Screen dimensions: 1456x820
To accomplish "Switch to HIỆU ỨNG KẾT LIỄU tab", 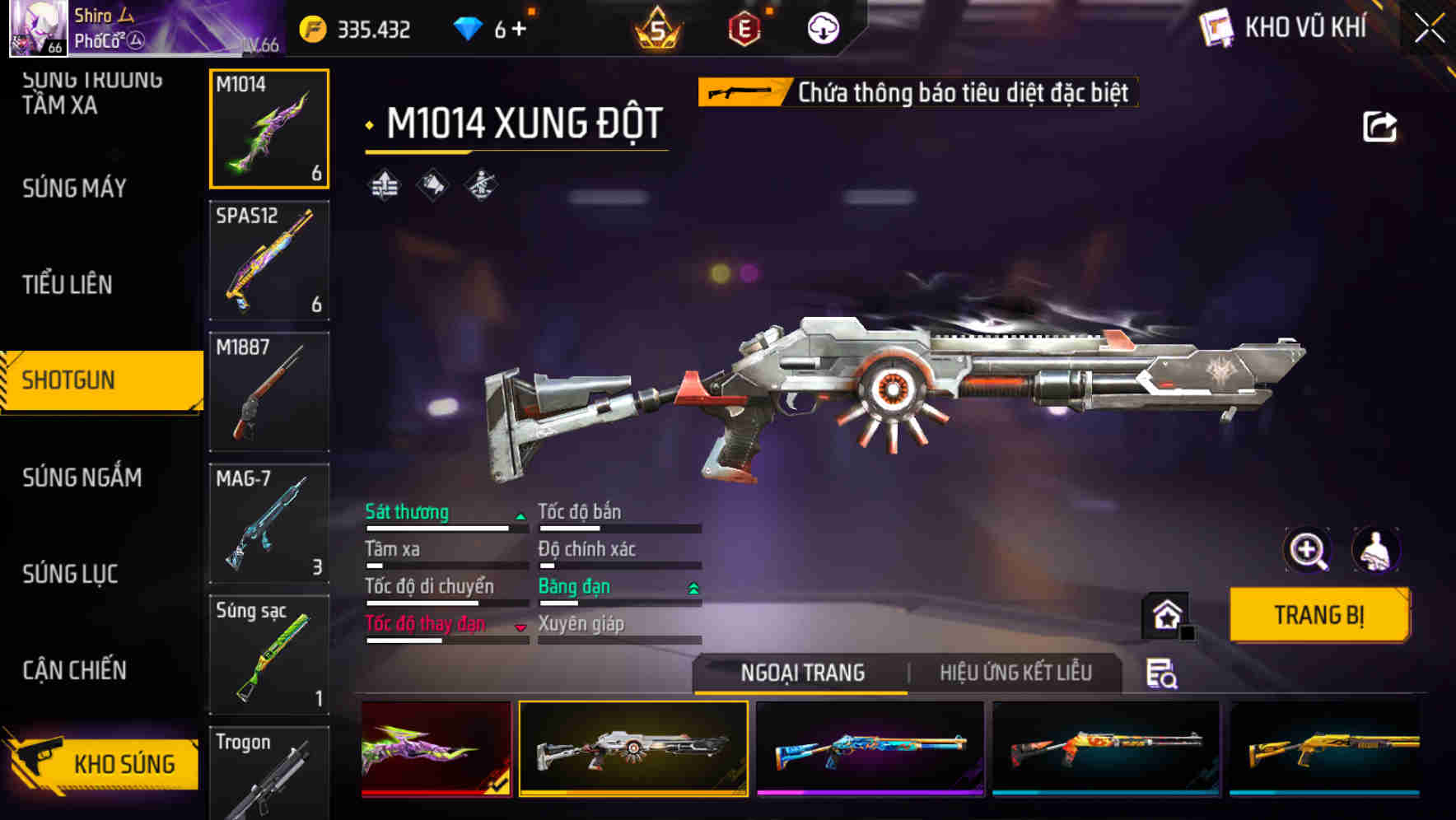I will pyautogui.click(x=1015, y=673).
